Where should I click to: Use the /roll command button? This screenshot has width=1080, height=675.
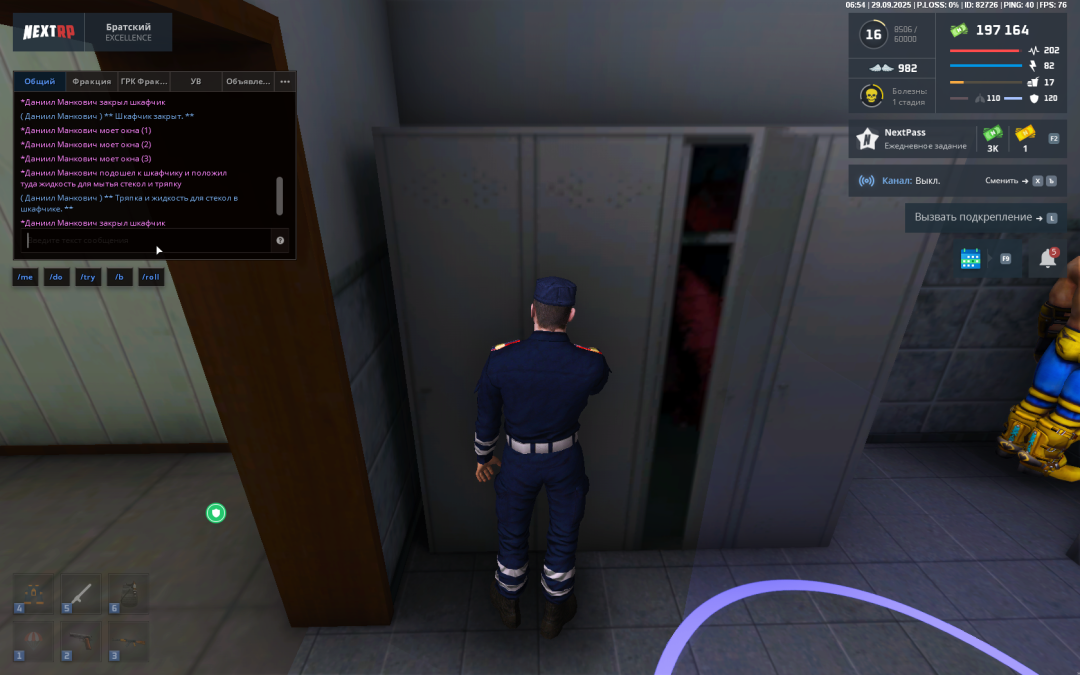(x=151, y=277)
